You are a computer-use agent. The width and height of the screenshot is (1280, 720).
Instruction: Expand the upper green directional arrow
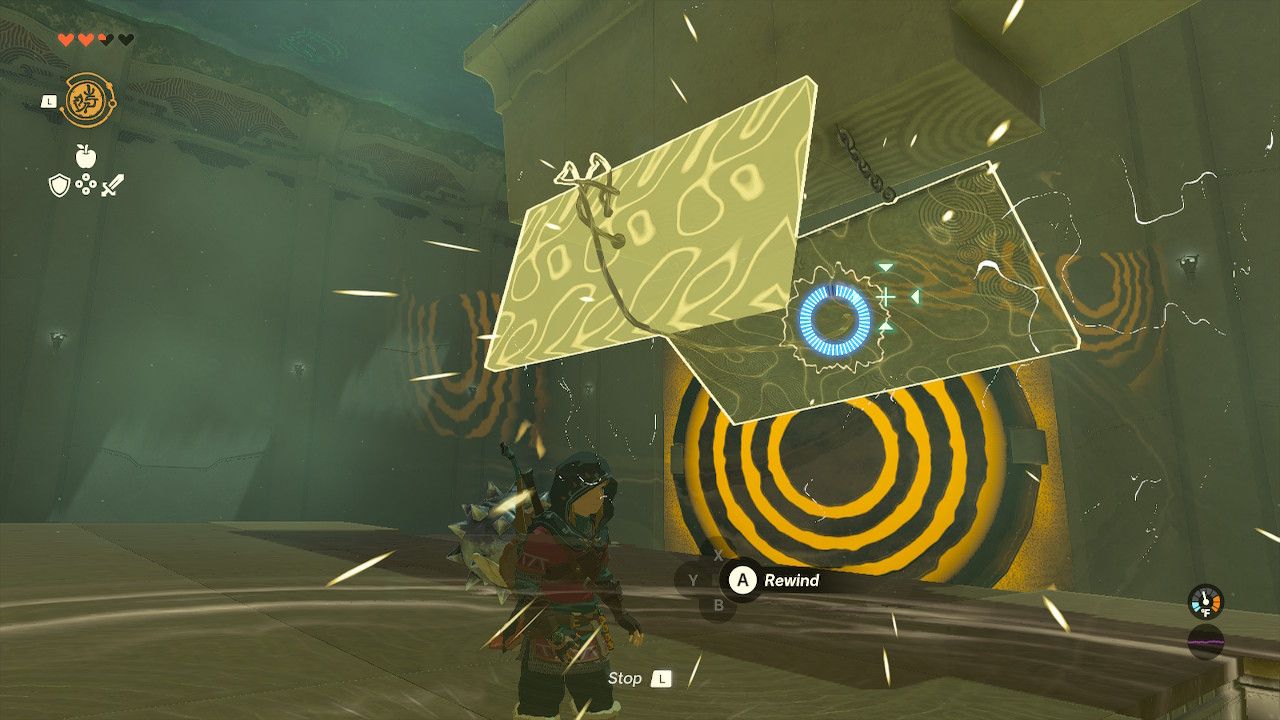[x=886, y=267]
